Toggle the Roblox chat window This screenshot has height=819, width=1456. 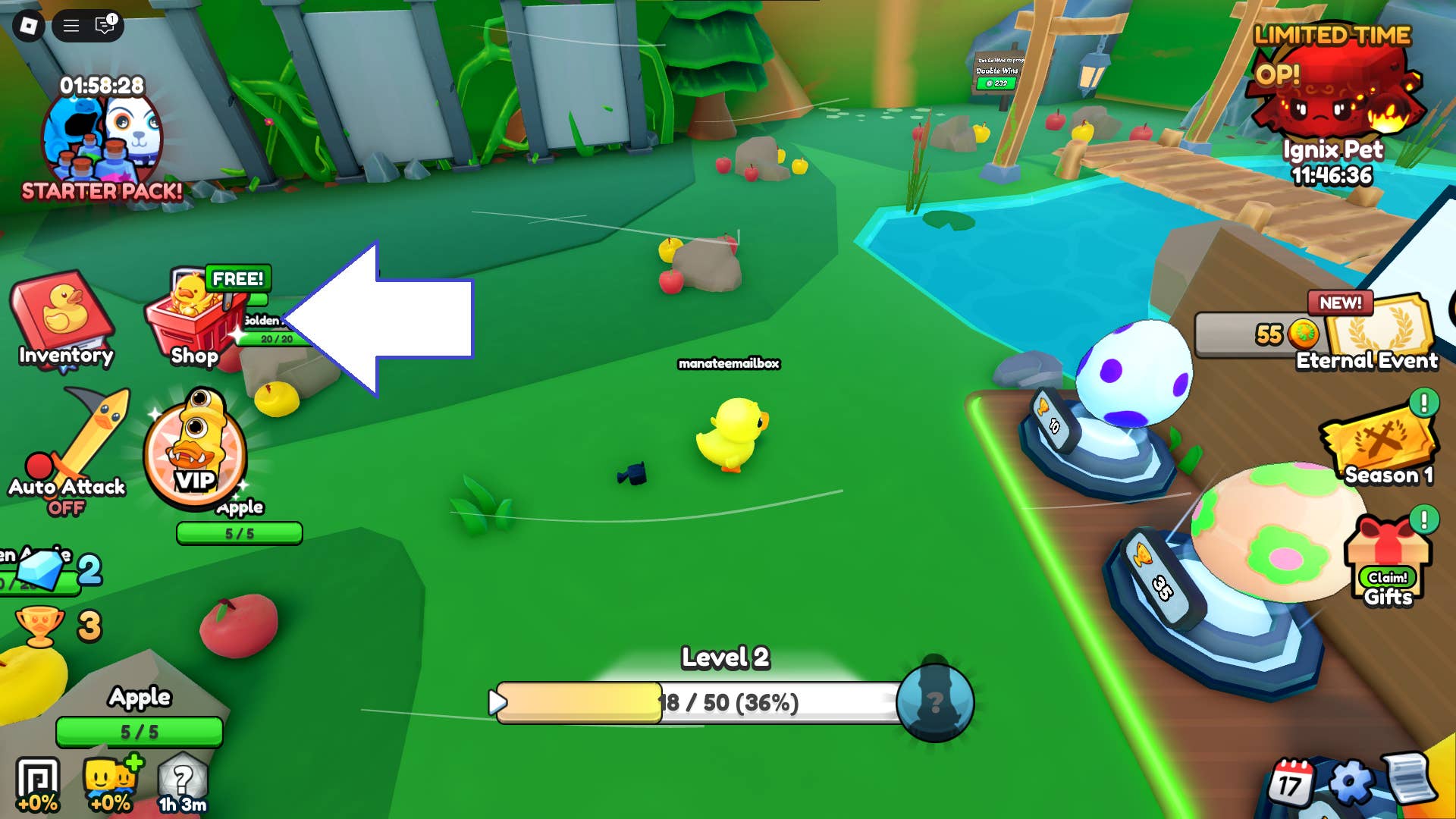click(x=102, y=25)
